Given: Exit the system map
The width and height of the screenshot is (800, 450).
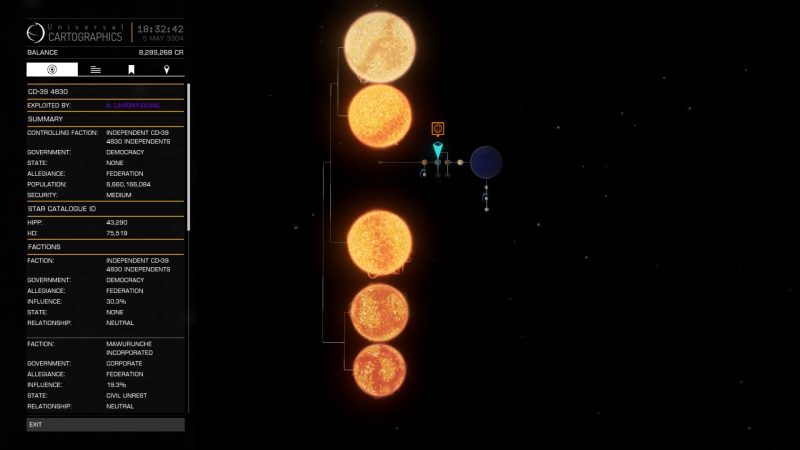Looking at the screenshot, I should [x=105, y=424].
